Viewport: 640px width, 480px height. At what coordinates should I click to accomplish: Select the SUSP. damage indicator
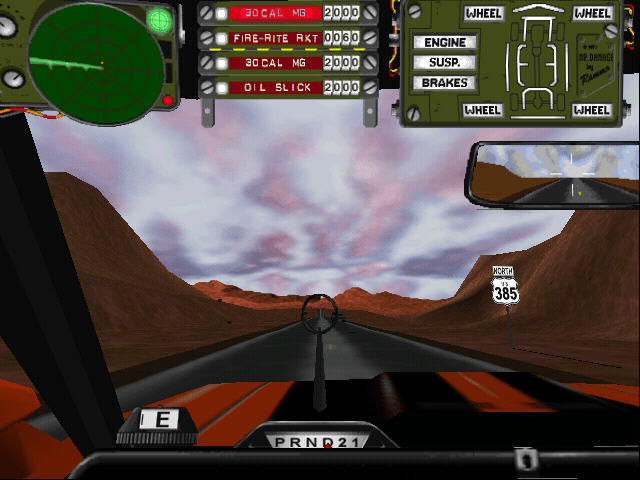[x=445, y=62]
